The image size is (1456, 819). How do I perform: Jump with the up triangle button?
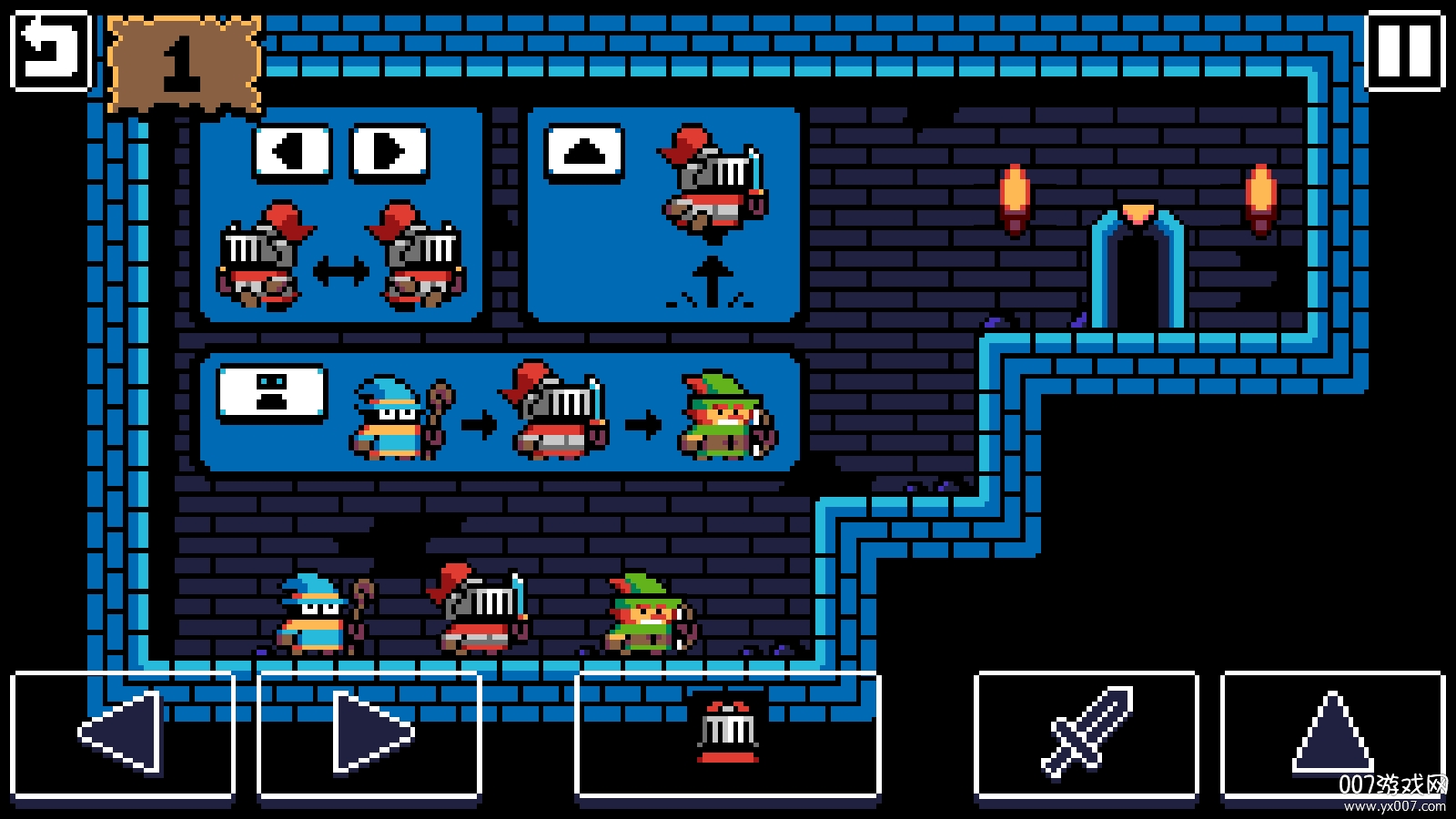click(1332, 733)
